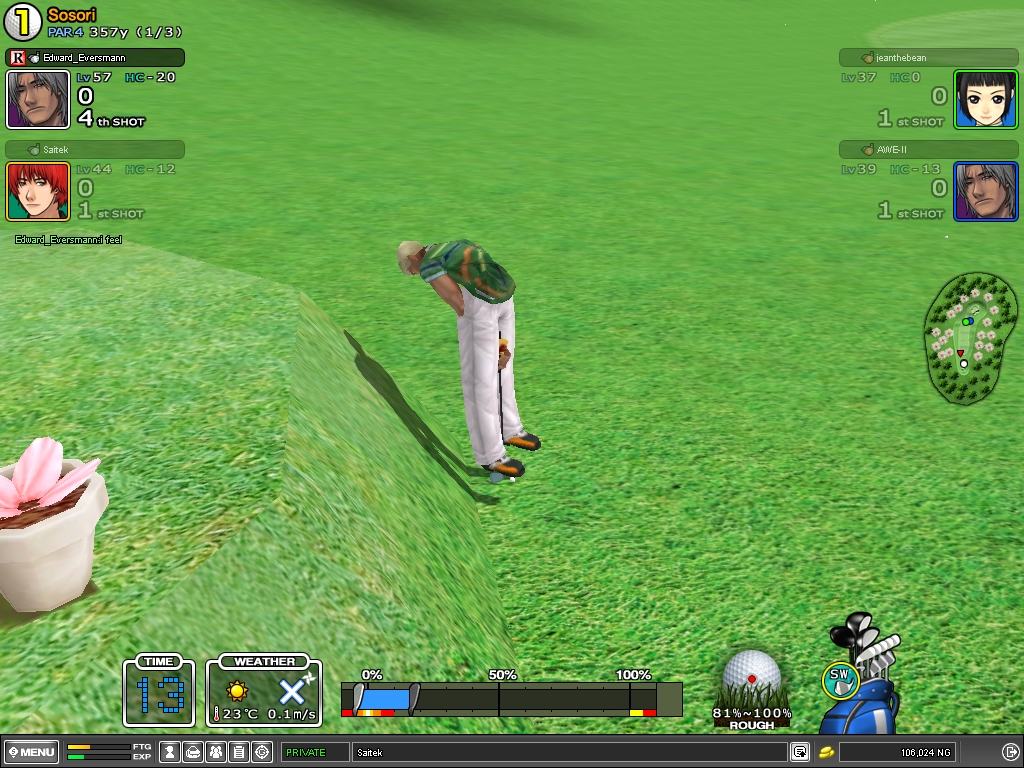Click the exit arrow button
Screen dimensions: 1024x768
click(x=1010, y=752)
